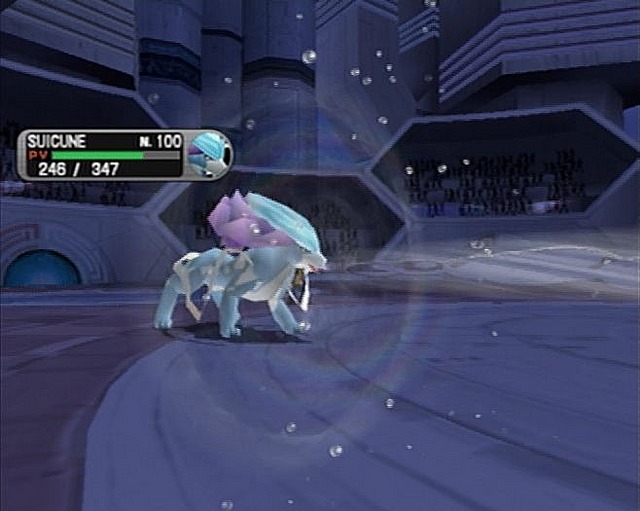Click Suicune's portrait icon in the status panel
This screenshot has width=640, height=511.
210,153
